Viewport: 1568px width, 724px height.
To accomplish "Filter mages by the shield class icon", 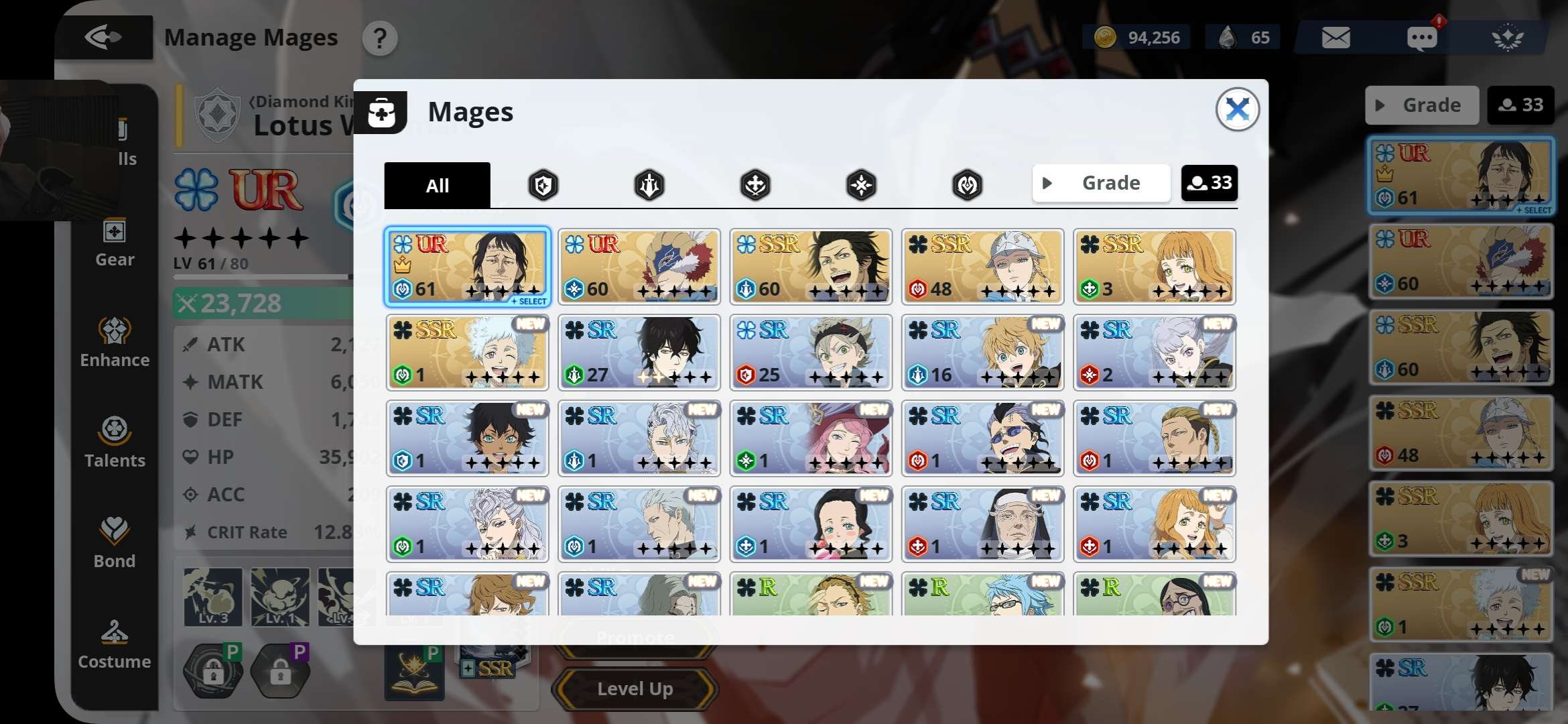I will pos(543,185).
